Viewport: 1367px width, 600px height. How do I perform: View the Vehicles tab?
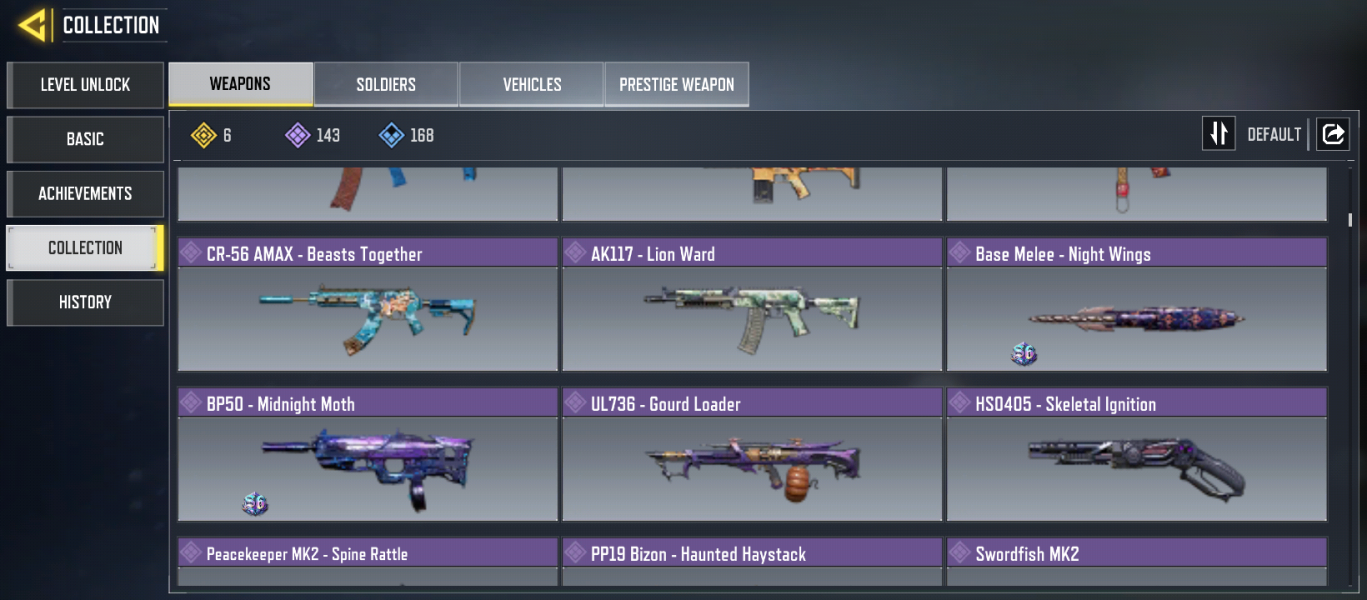(531, 85)
